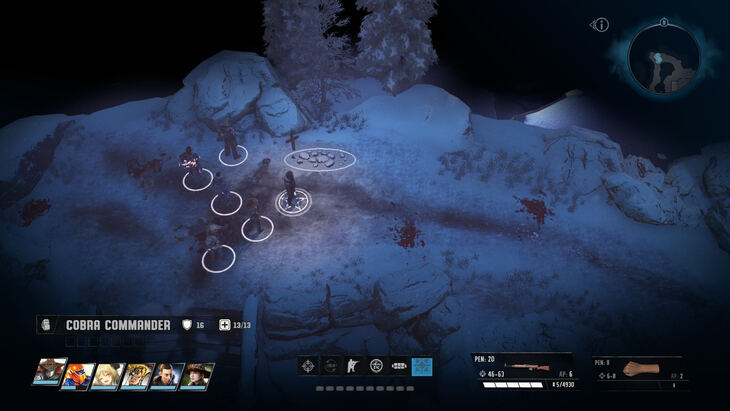This screenshot has height=411, width=730.
Task: Select the yellow masked character portrait
Action: pos(137,375)
